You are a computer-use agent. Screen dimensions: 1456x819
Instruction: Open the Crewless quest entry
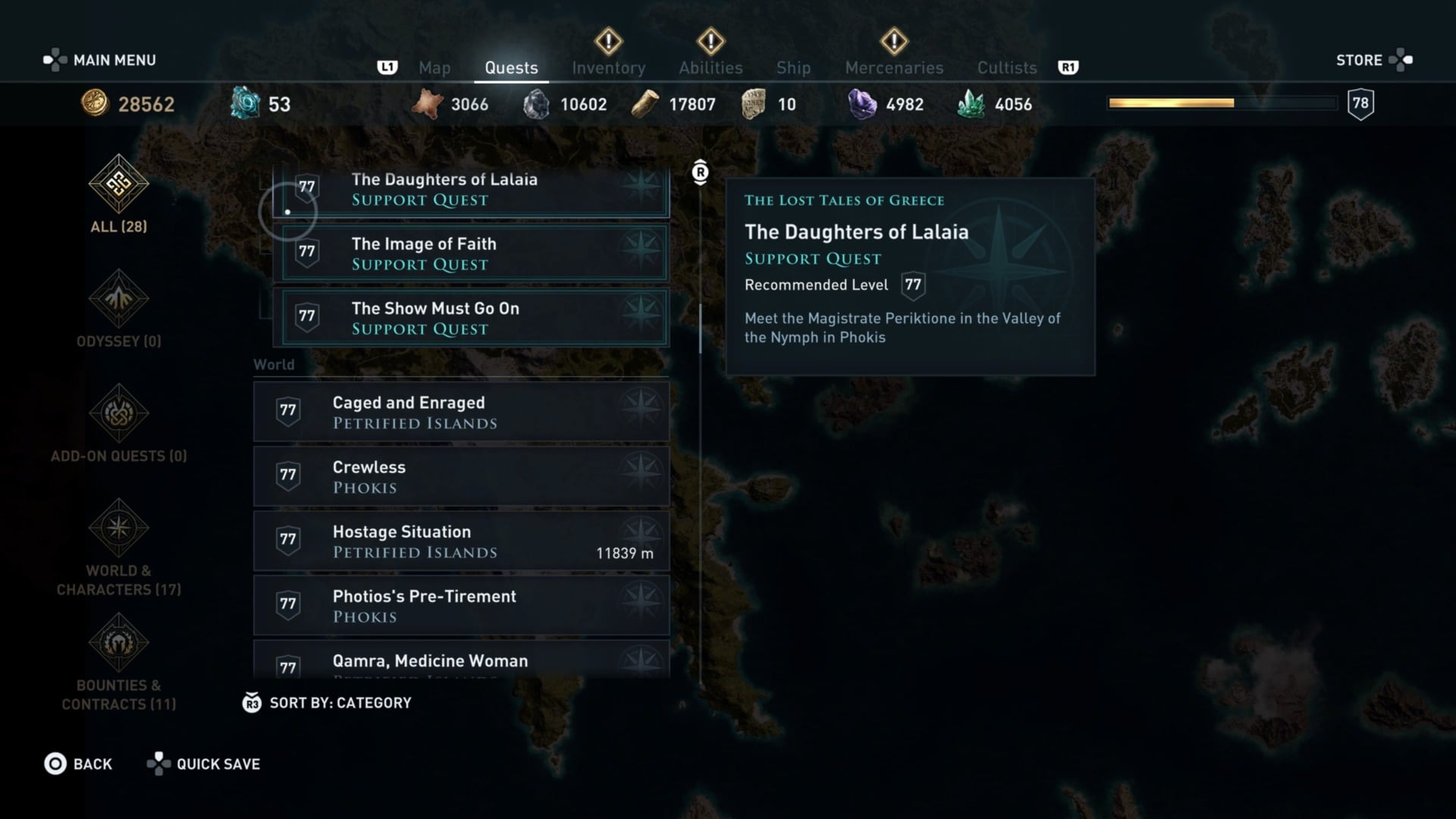[461, 476]
